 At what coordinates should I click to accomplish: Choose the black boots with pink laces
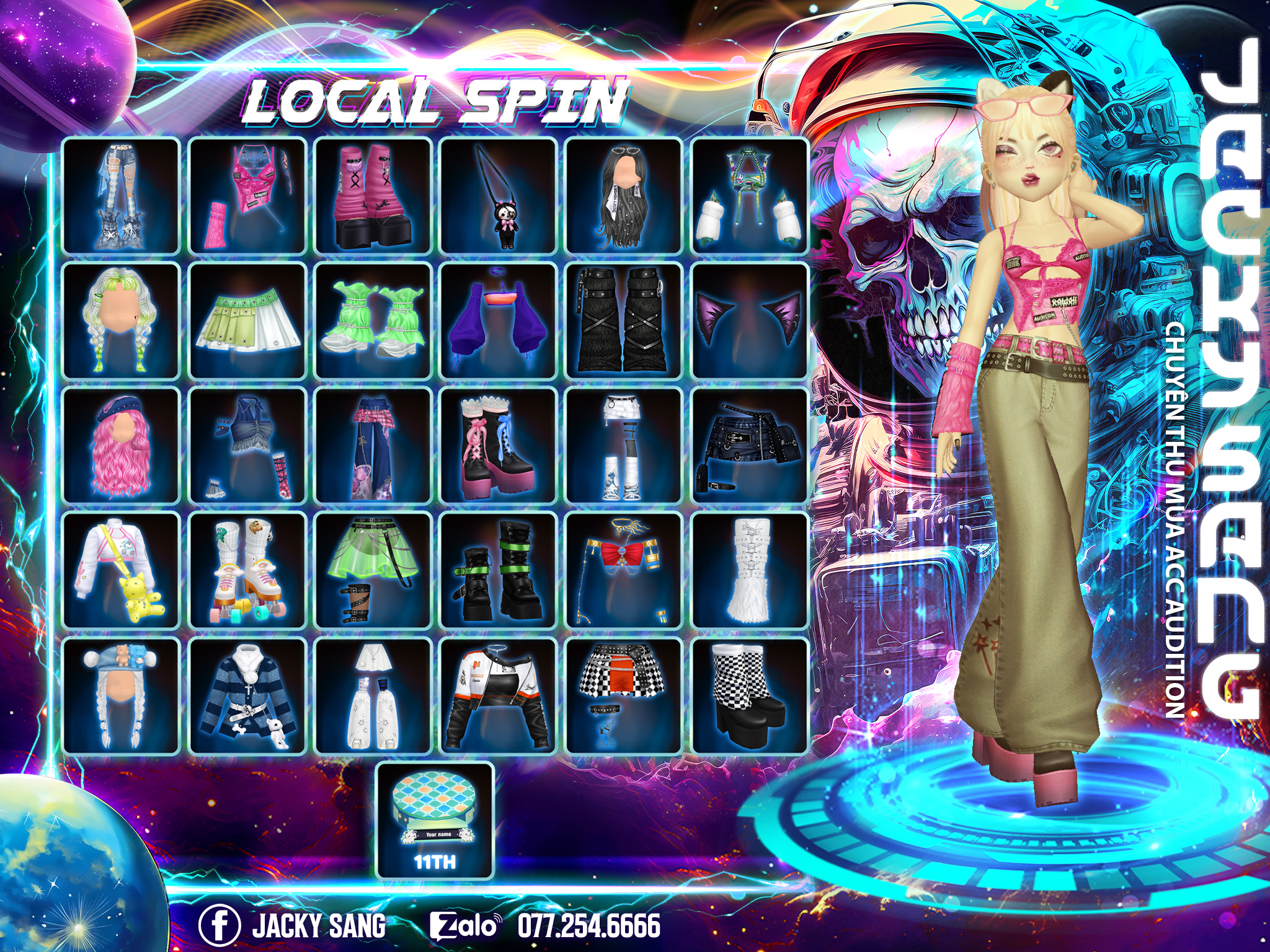point(498,446)
